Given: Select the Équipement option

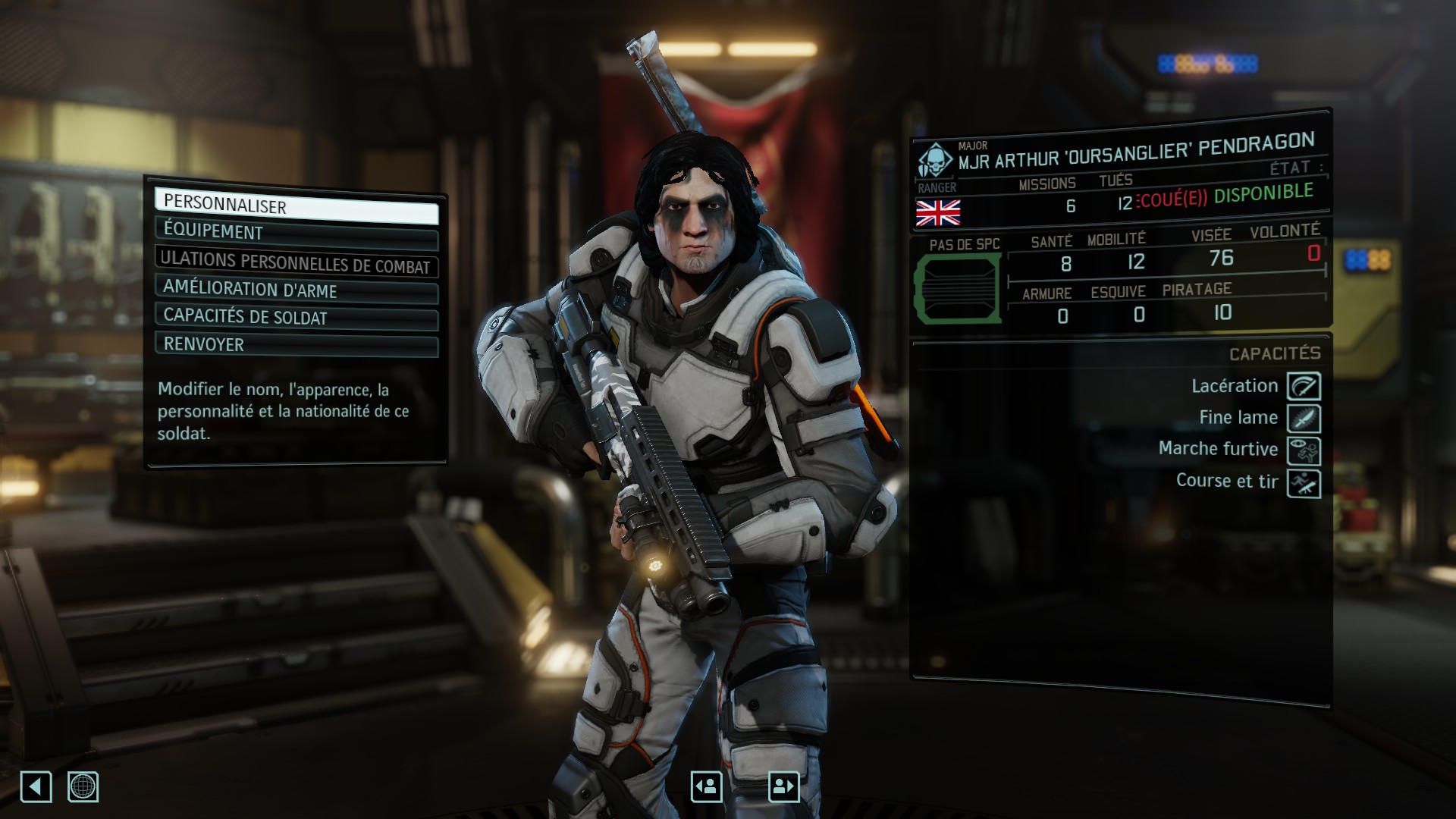Looking at the screenshot, I should pos(296,234).
